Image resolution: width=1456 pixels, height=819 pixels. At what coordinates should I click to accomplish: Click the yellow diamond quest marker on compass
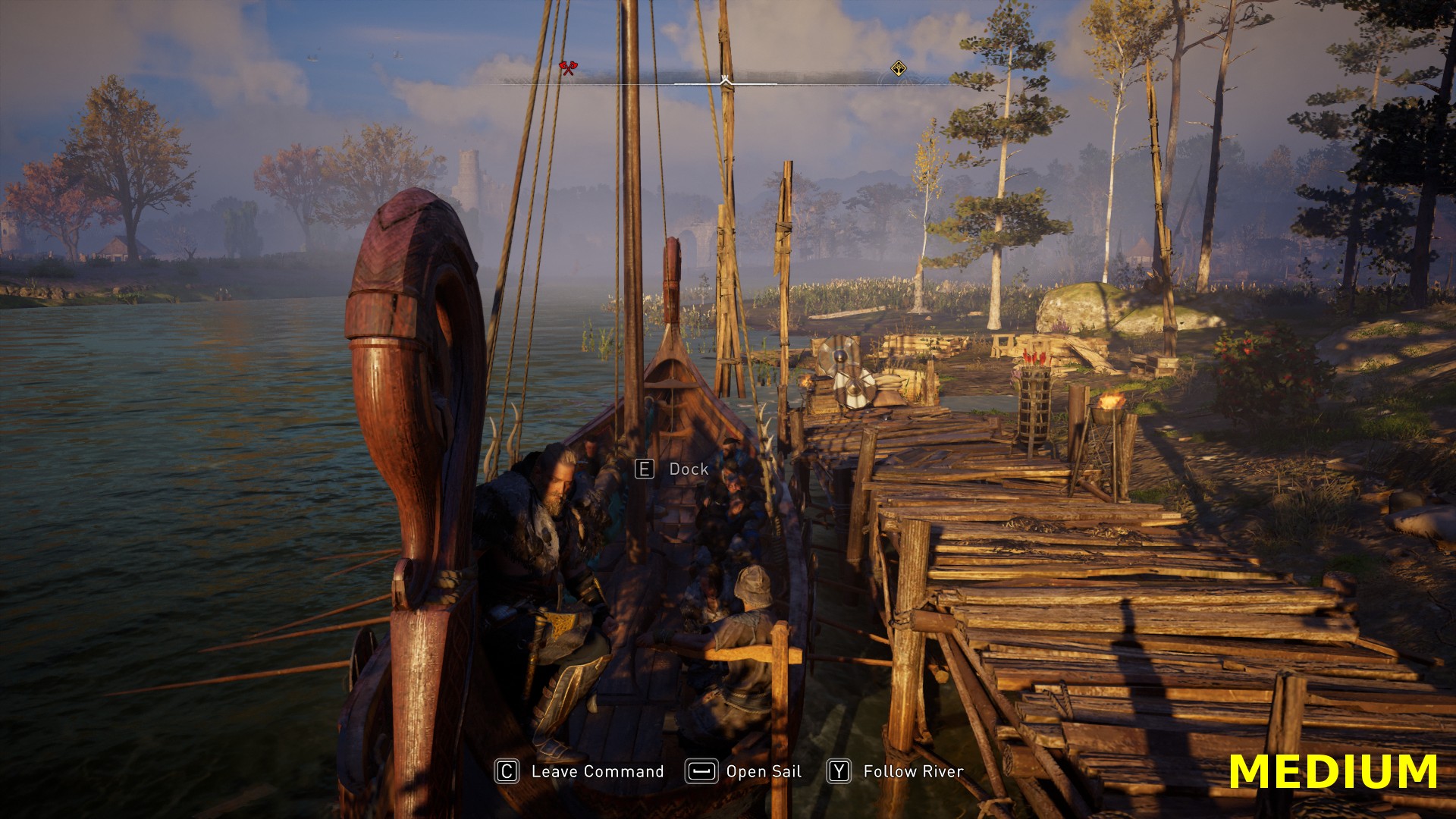point(898,69)
